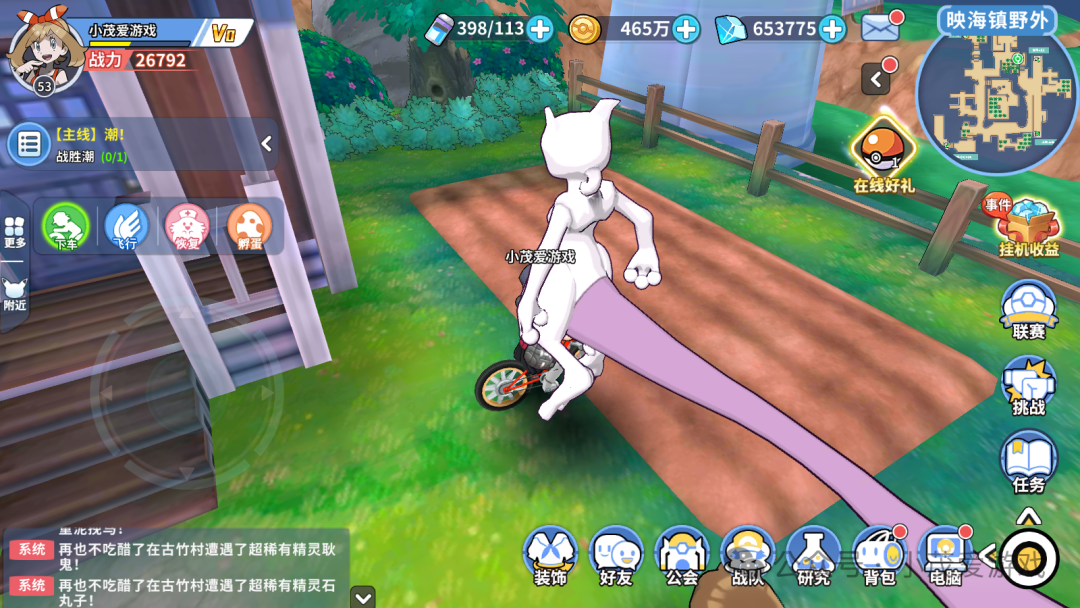Add more gold coins
Screen dimensions: 1080x608
[686, 29]
